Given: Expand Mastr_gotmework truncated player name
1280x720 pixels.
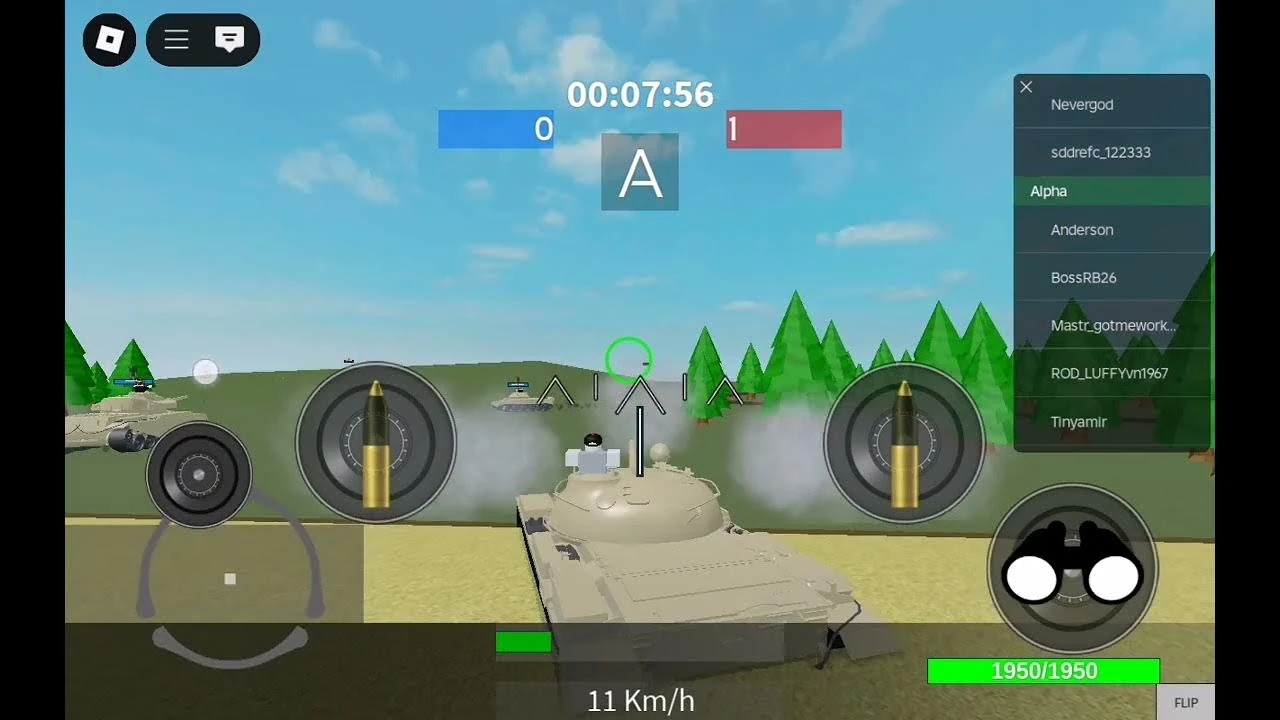Looking at the screenshot, I should 1112,326.
